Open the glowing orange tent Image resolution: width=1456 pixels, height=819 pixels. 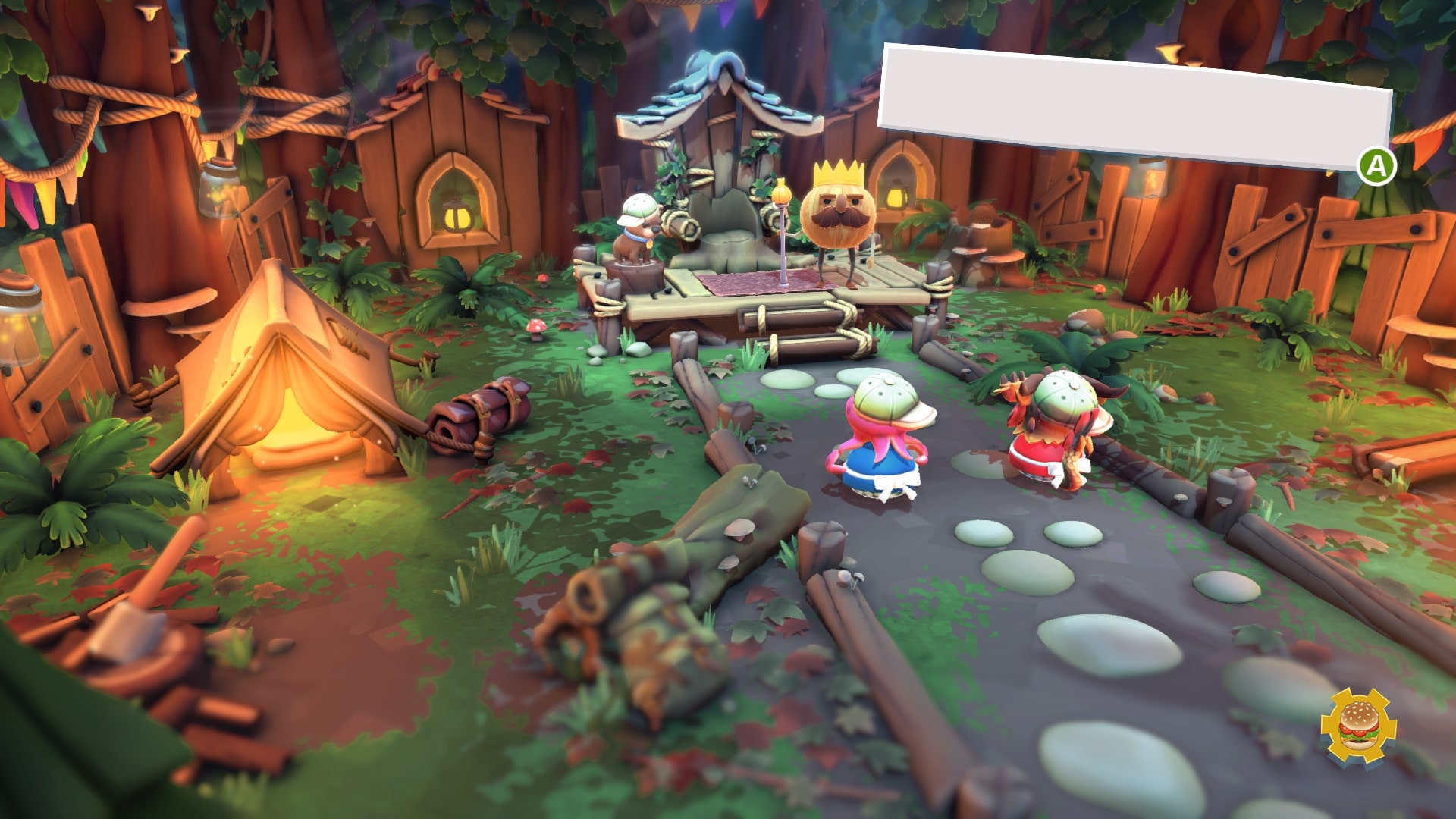pyautogui.click(x=296, y=394)
